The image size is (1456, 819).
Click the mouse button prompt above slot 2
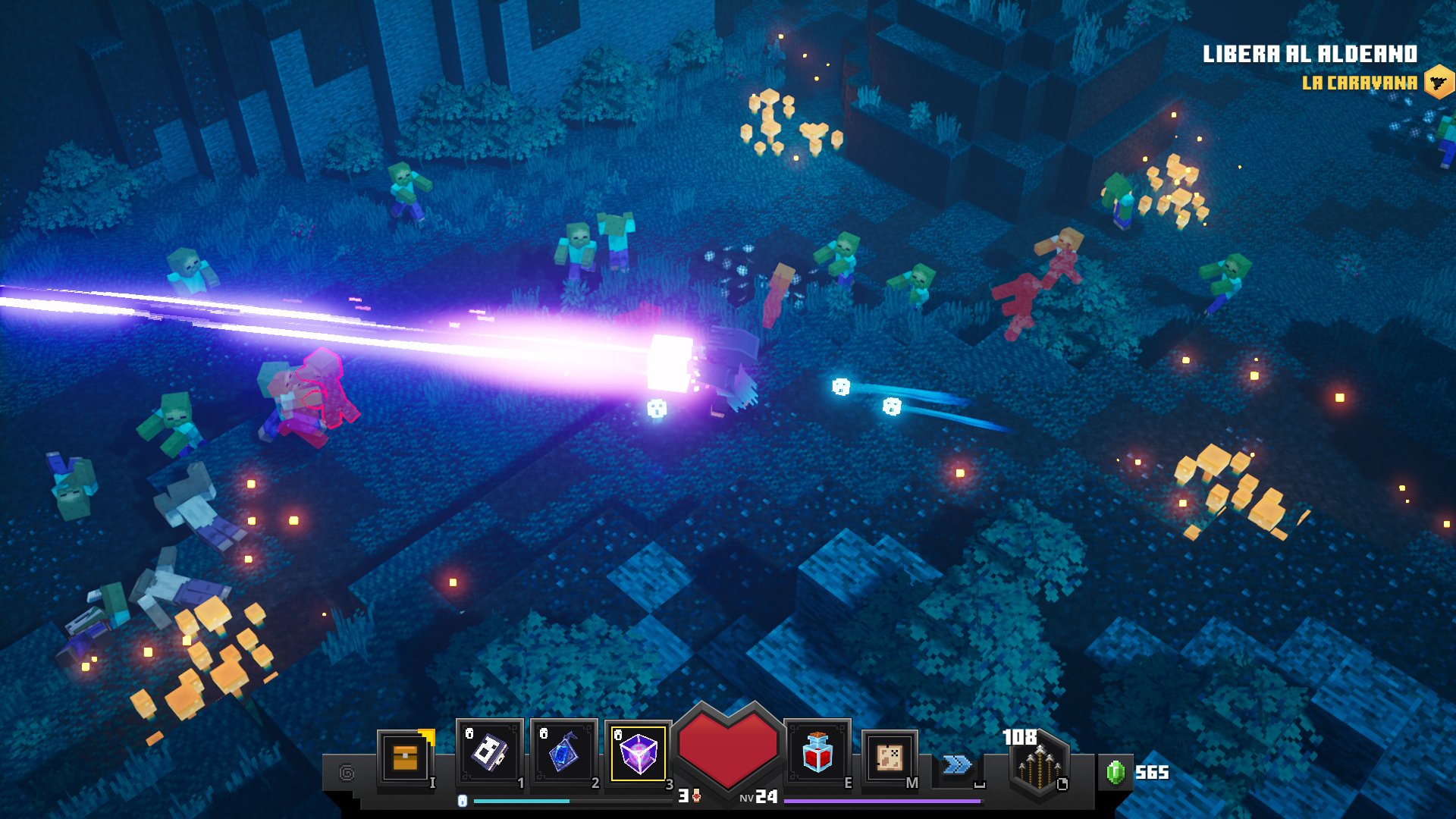click(542, 733)
